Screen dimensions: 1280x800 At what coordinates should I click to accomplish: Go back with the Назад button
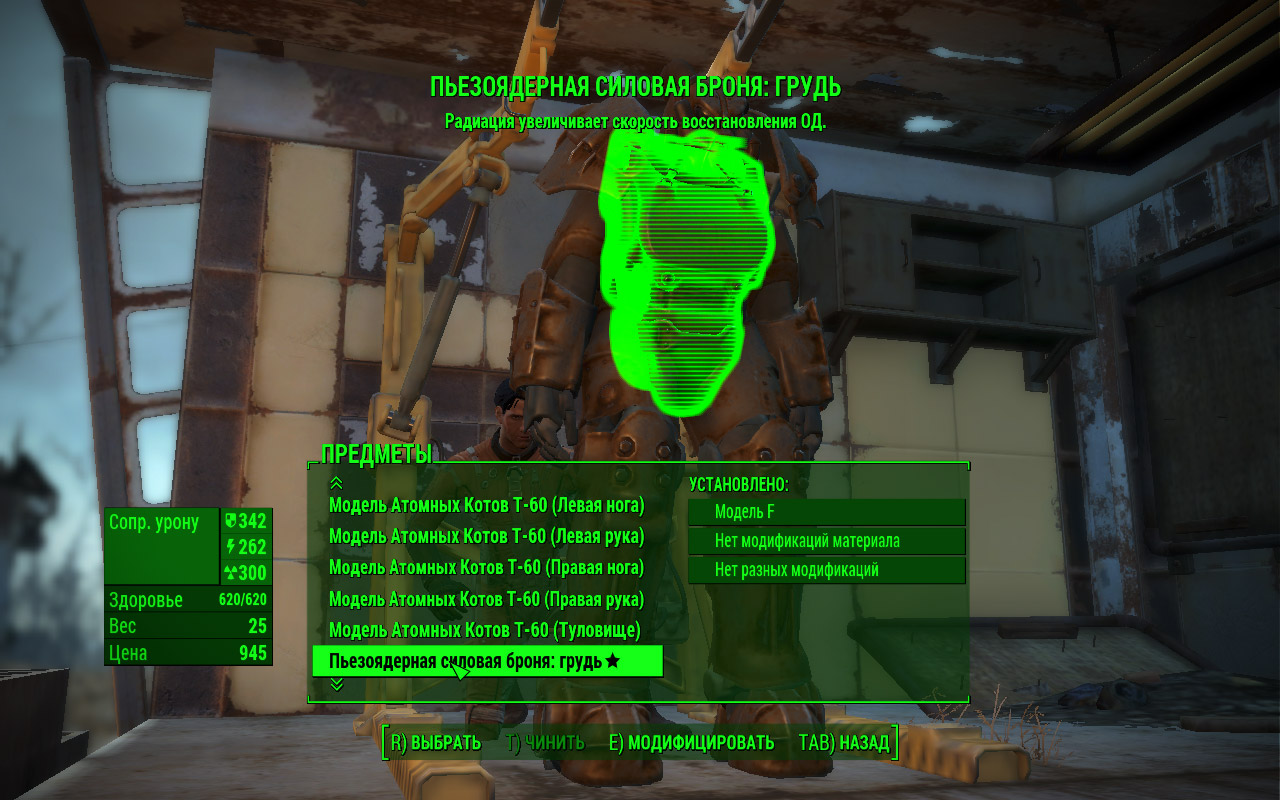[x=844, y=743]
